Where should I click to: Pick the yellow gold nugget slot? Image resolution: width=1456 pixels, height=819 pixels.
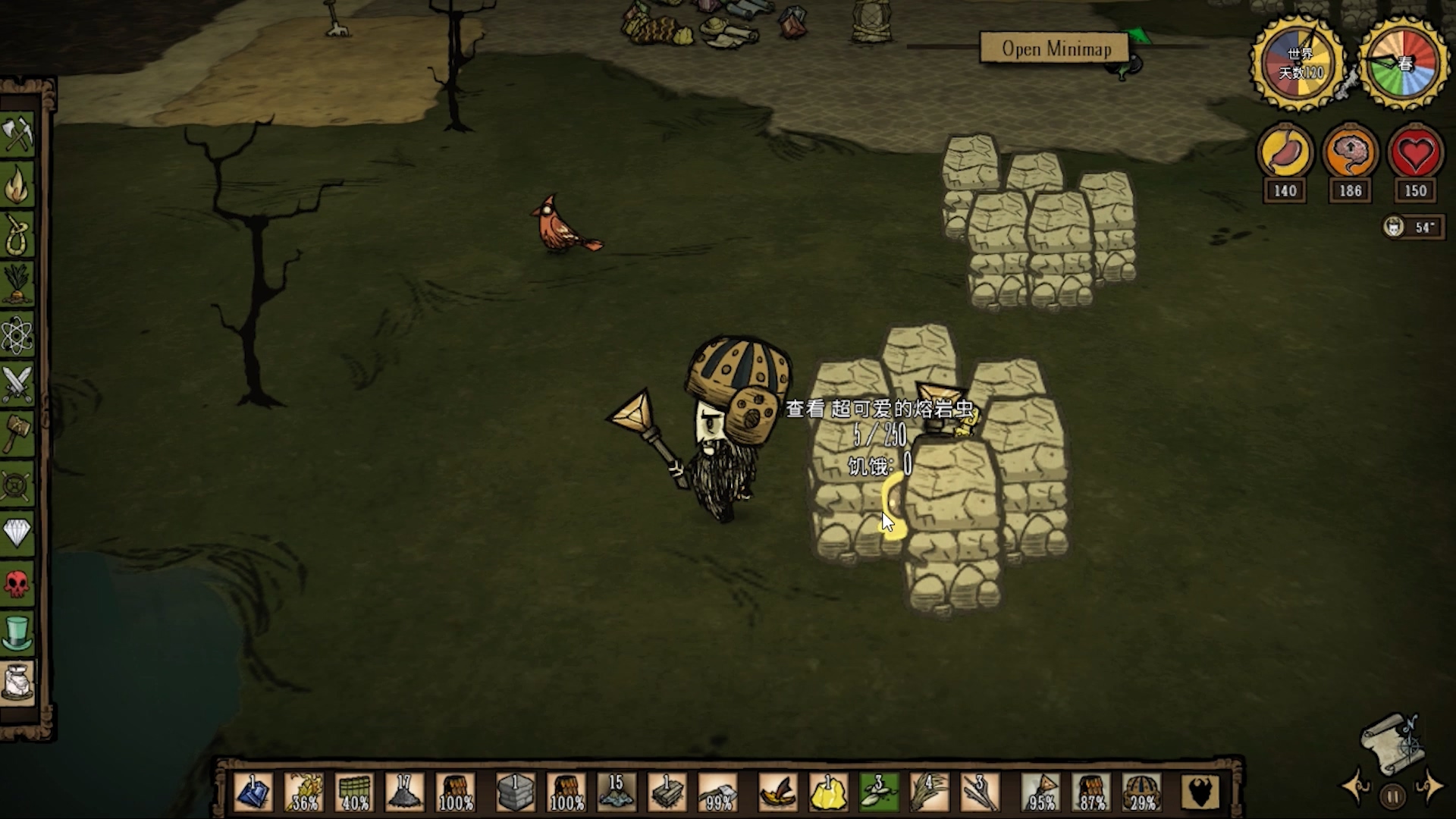click(x=828, y=792)
